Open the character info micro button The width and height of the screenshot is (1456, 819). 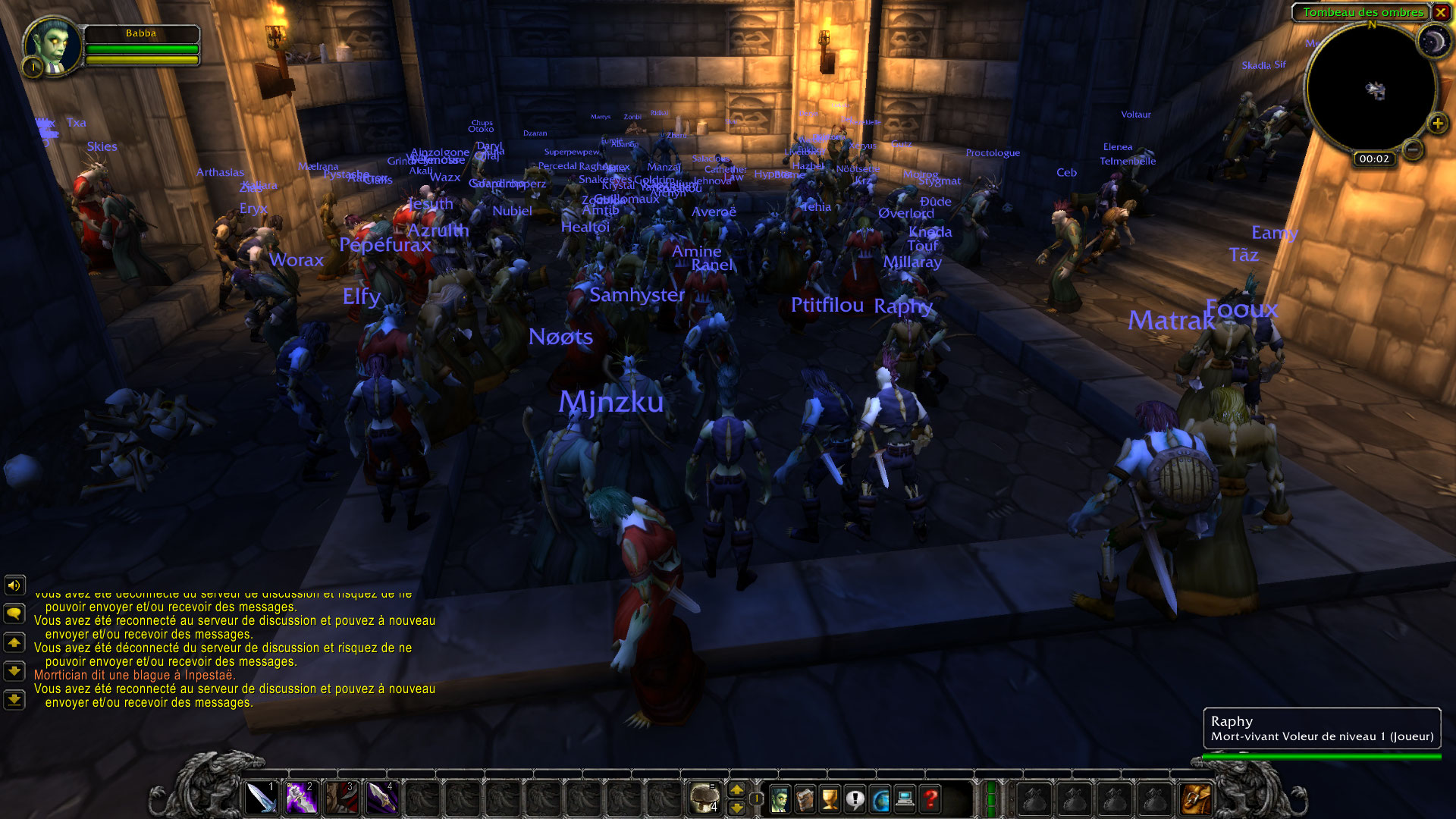(x=779, y=799)
